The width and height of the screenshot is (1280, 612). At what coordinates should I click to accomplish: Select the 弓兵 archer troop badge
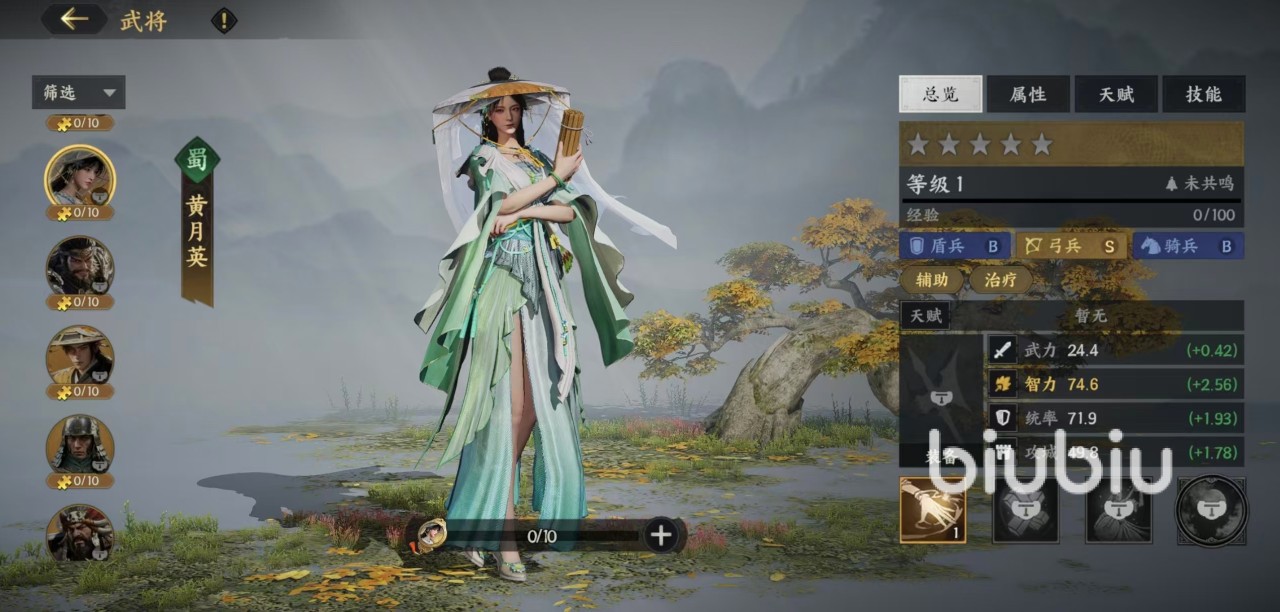[x=1071, y=246]
